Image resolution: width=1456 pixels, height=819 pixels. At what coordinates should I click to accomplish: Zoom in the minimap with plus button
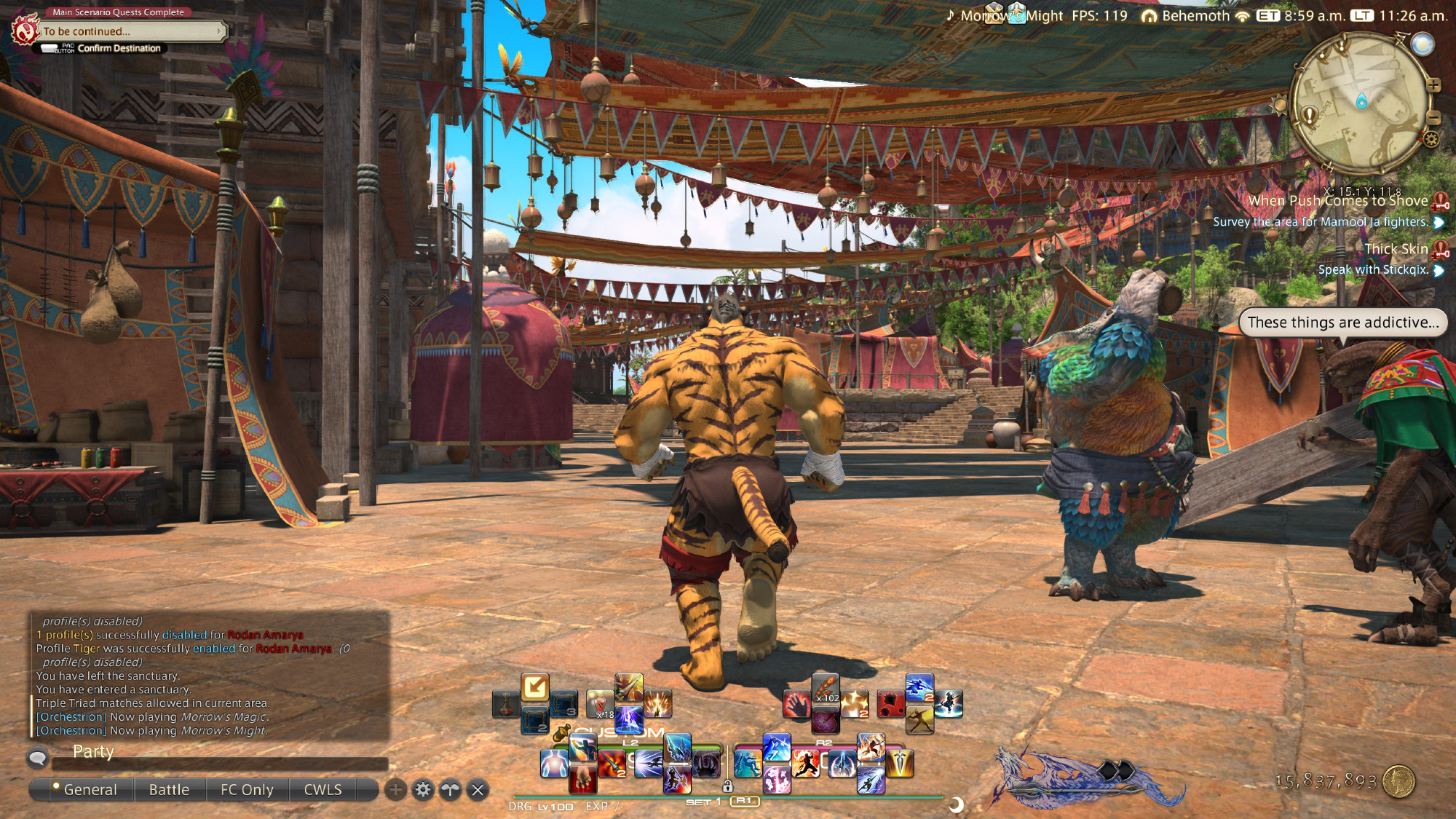[x=1433, y=85]
